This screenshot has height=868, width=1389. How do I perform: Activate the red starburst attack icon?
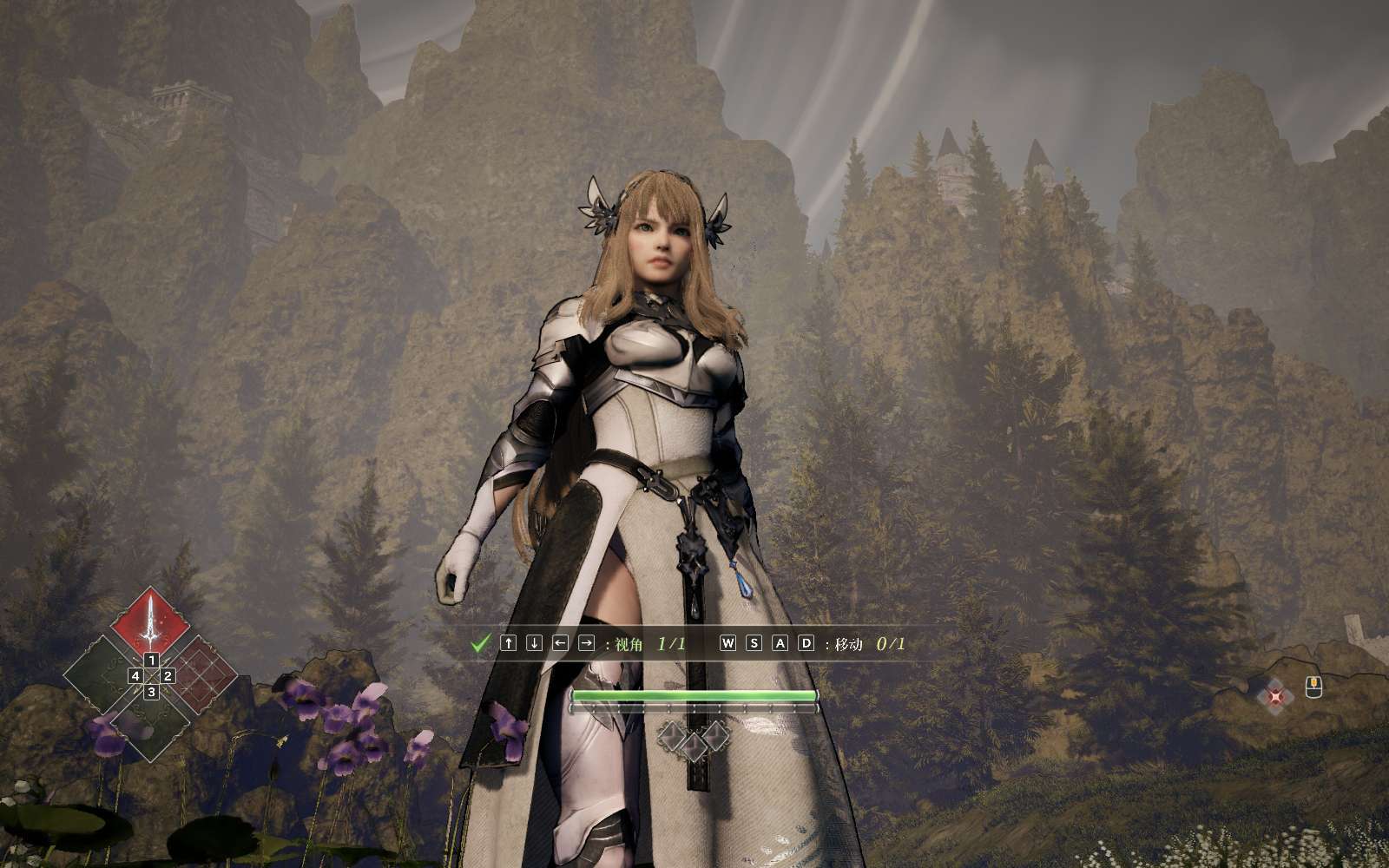point(1274,695)
